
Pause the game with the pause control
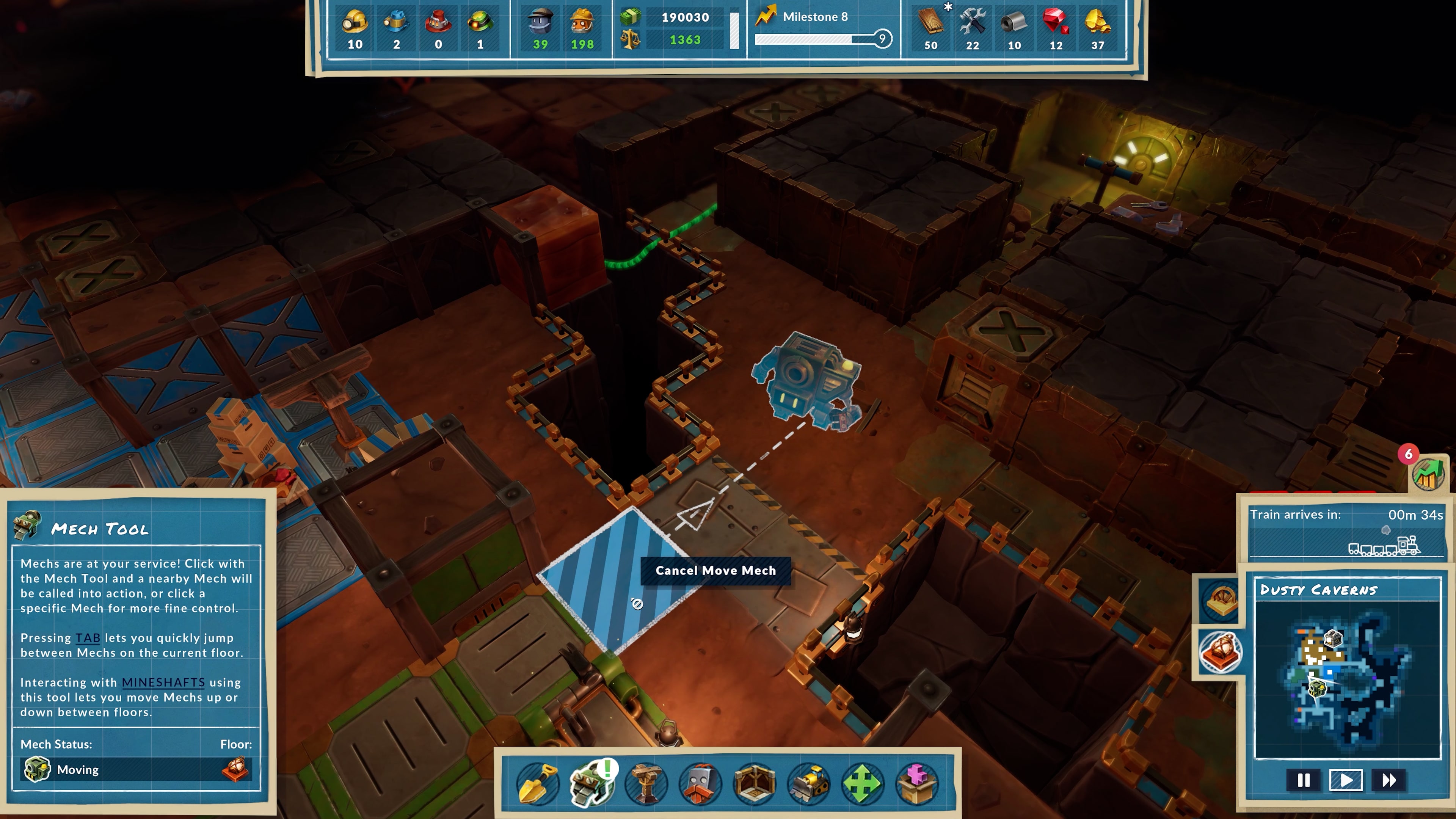(1303, 781)
